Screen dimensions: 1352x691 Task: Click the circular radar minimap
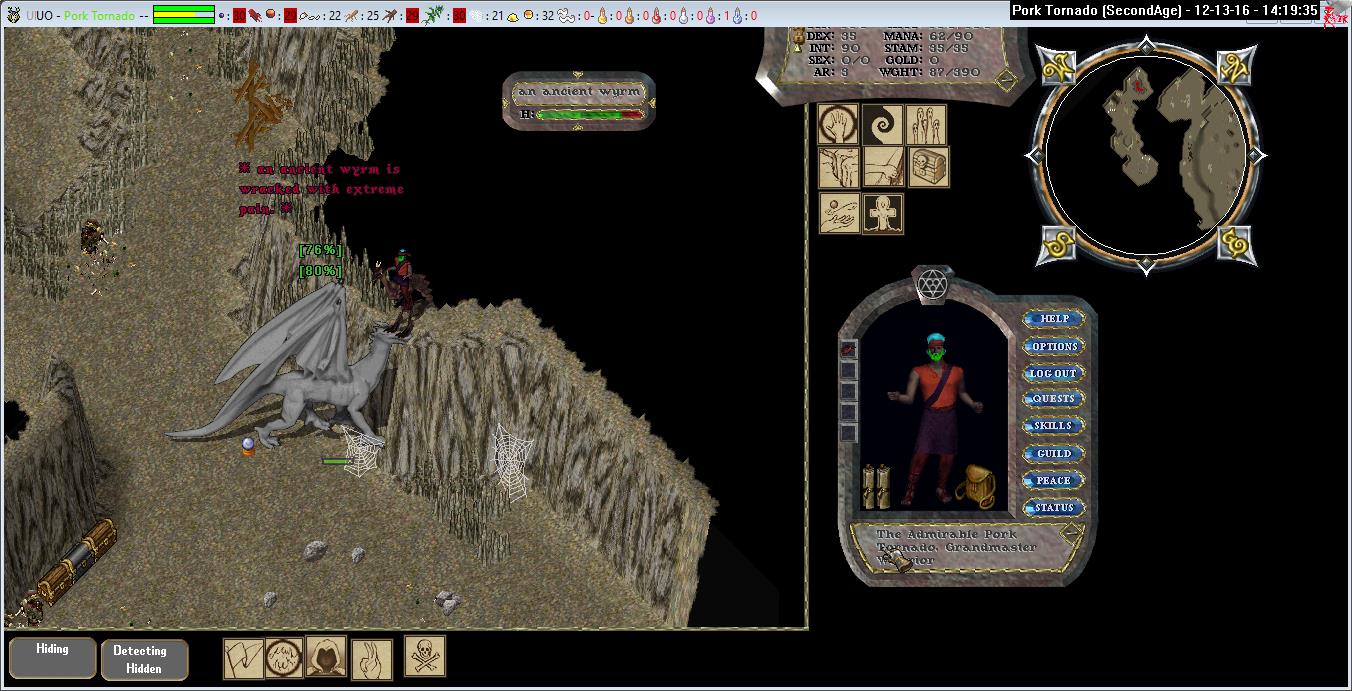pos(1144,155)
